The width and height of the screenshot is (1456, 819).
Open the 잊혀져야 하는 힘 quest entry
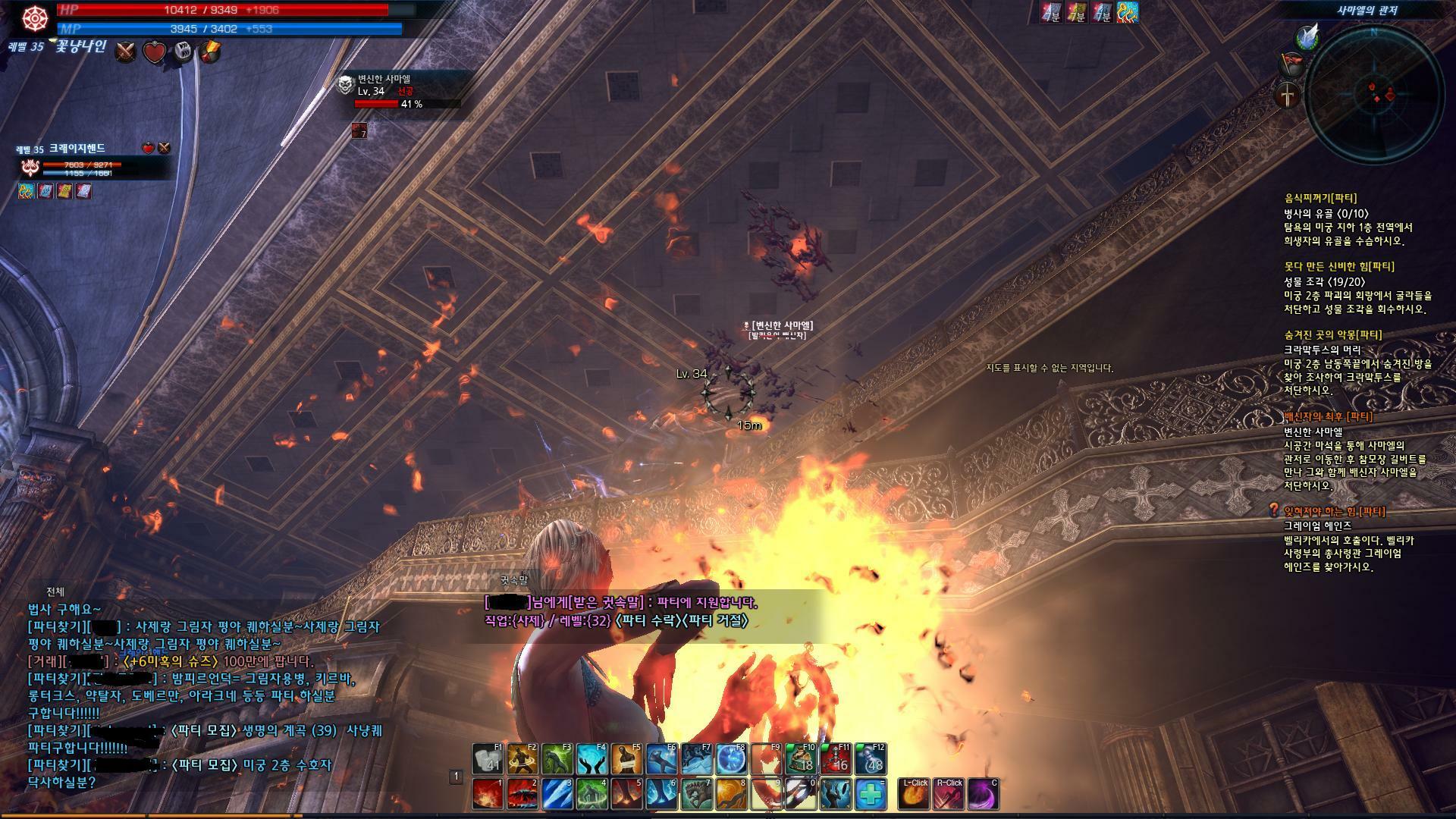pos(1334,512)
